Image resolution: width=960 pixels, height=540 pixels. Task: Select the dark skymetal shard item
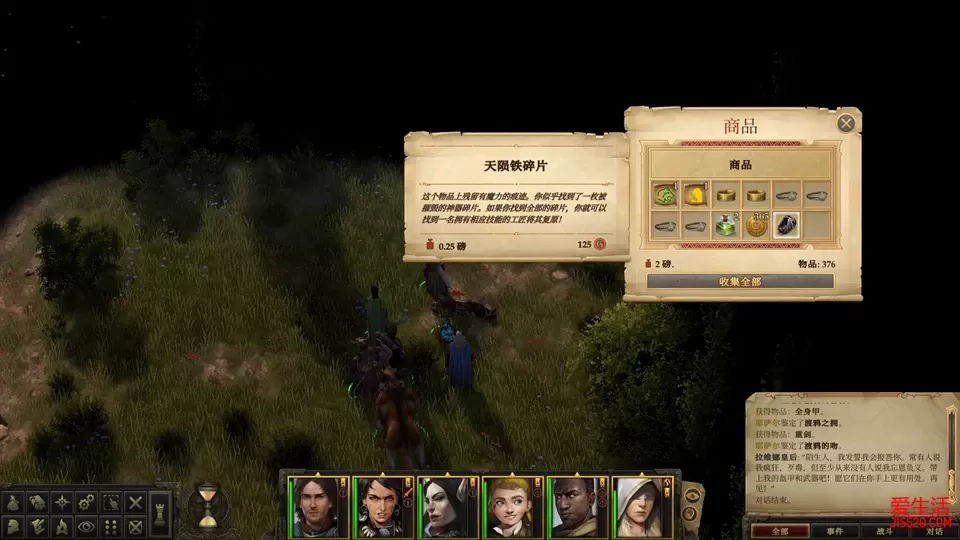tap(787, 225)
